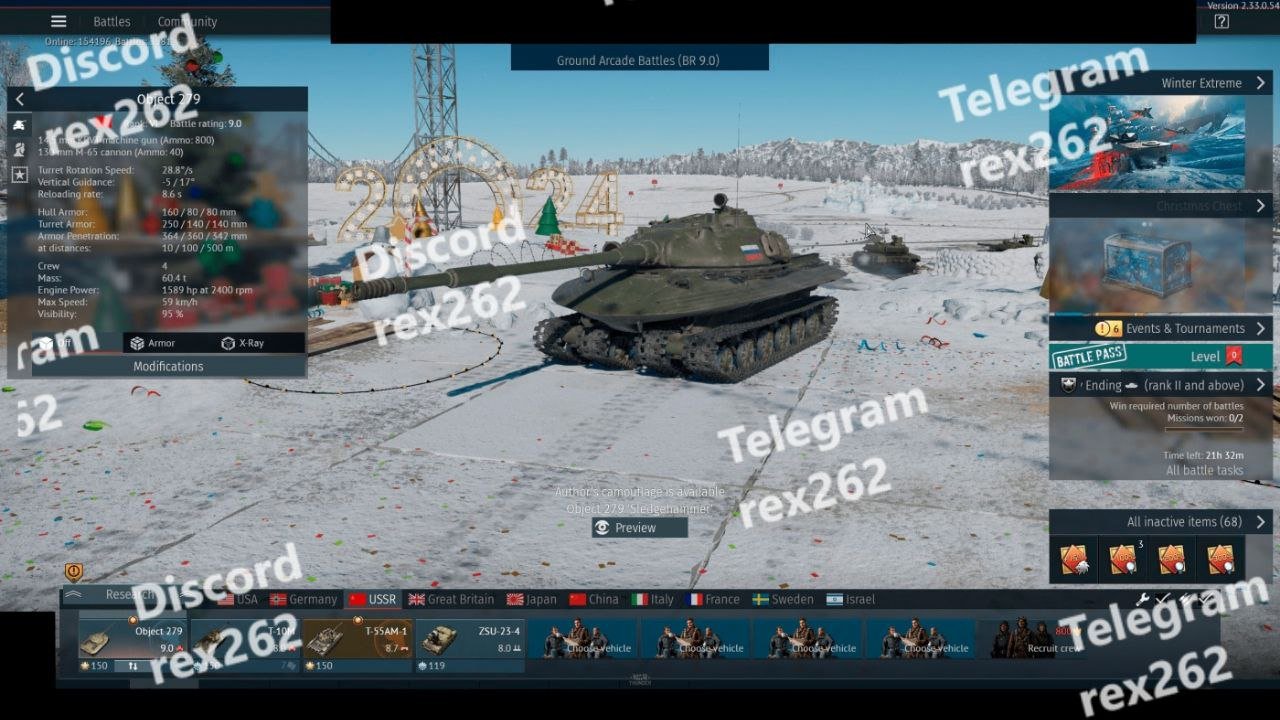Open the hamburger main menu
This screenshot has width=1280, height=720.
(59, 21)
